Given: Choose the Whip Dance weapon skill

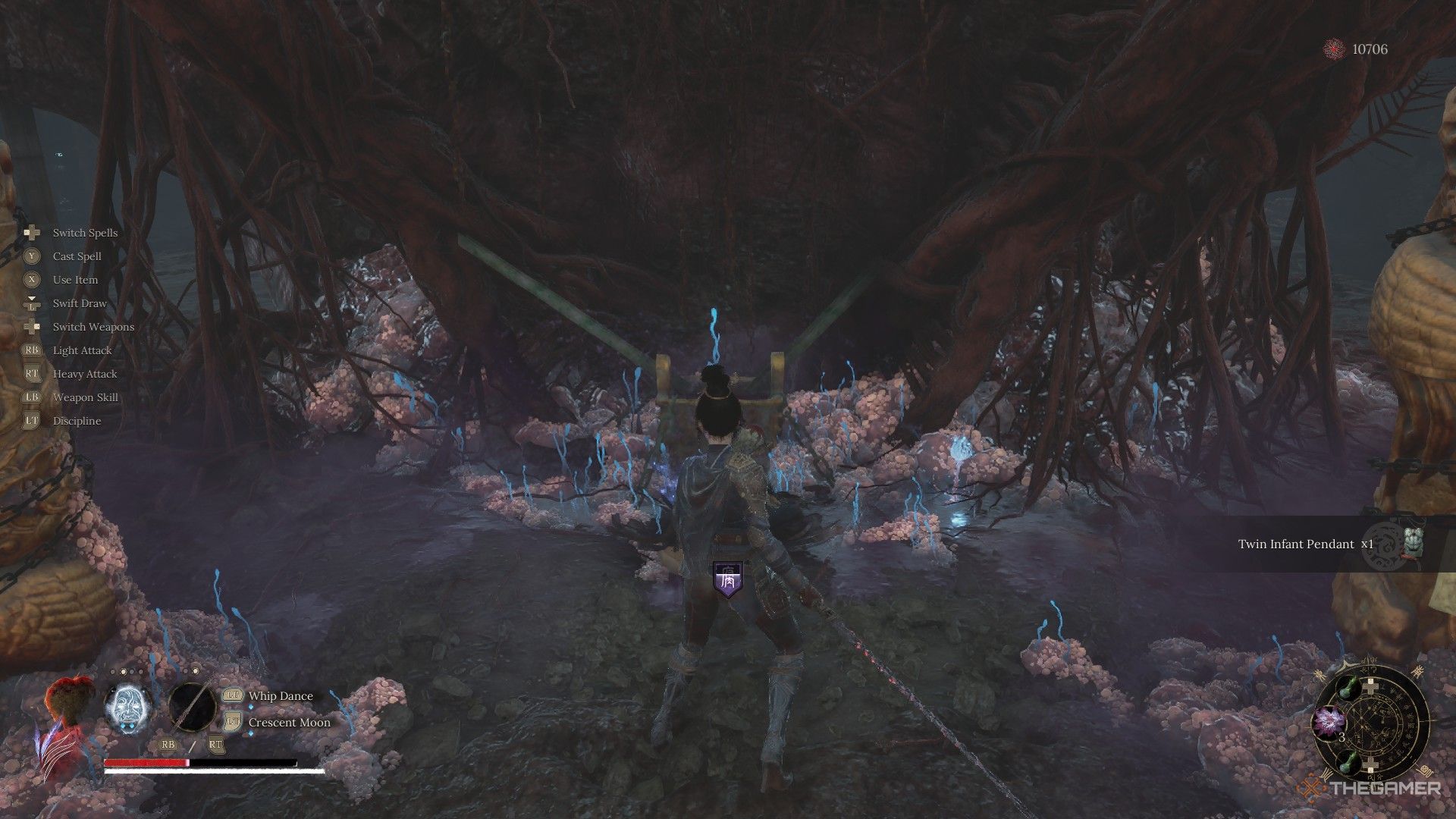Looking at the screenshot, I should pos(281,696).
